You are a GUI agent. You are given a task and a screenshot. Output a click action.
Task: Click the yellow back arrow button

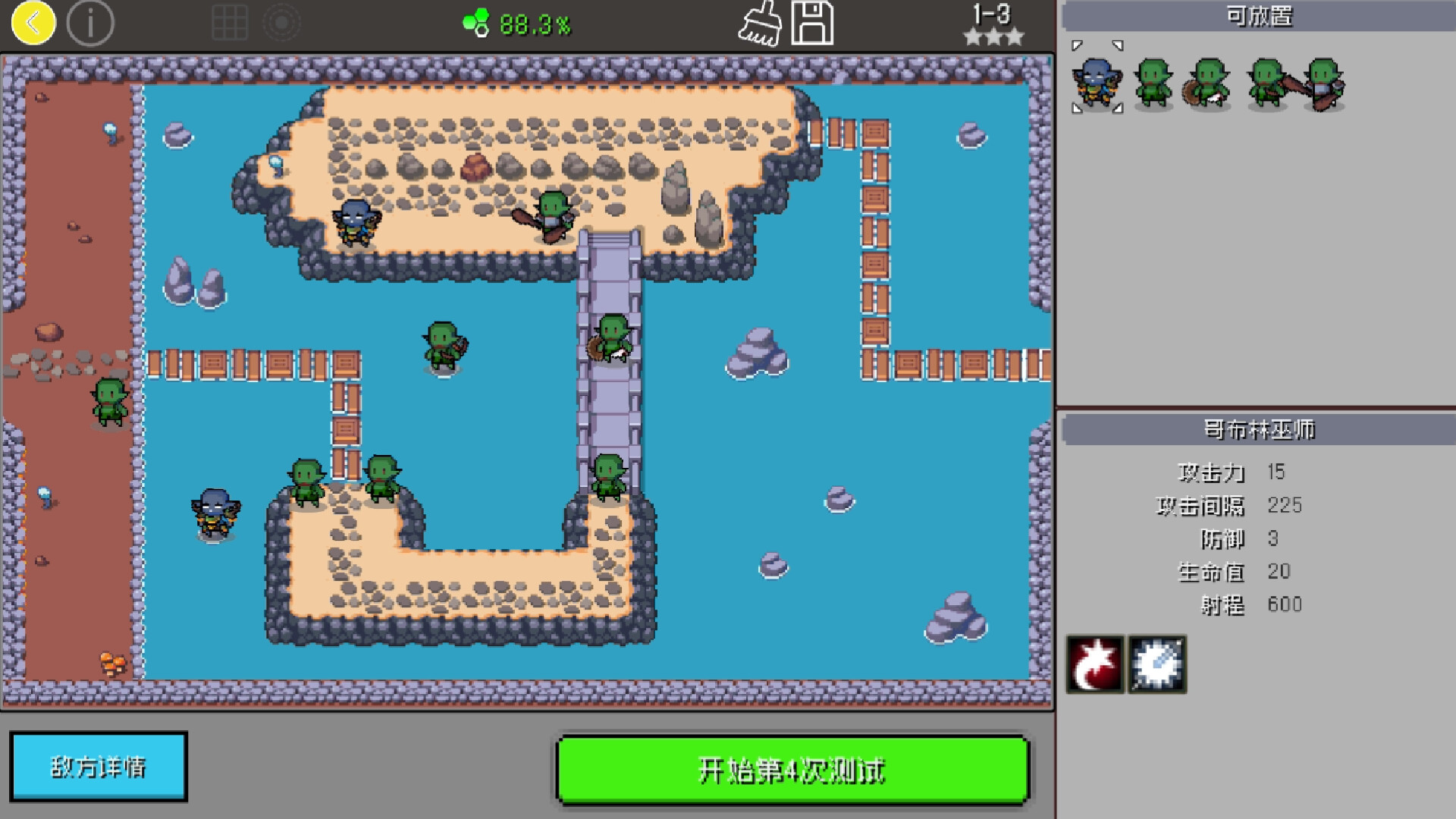[x=32, y=24]
